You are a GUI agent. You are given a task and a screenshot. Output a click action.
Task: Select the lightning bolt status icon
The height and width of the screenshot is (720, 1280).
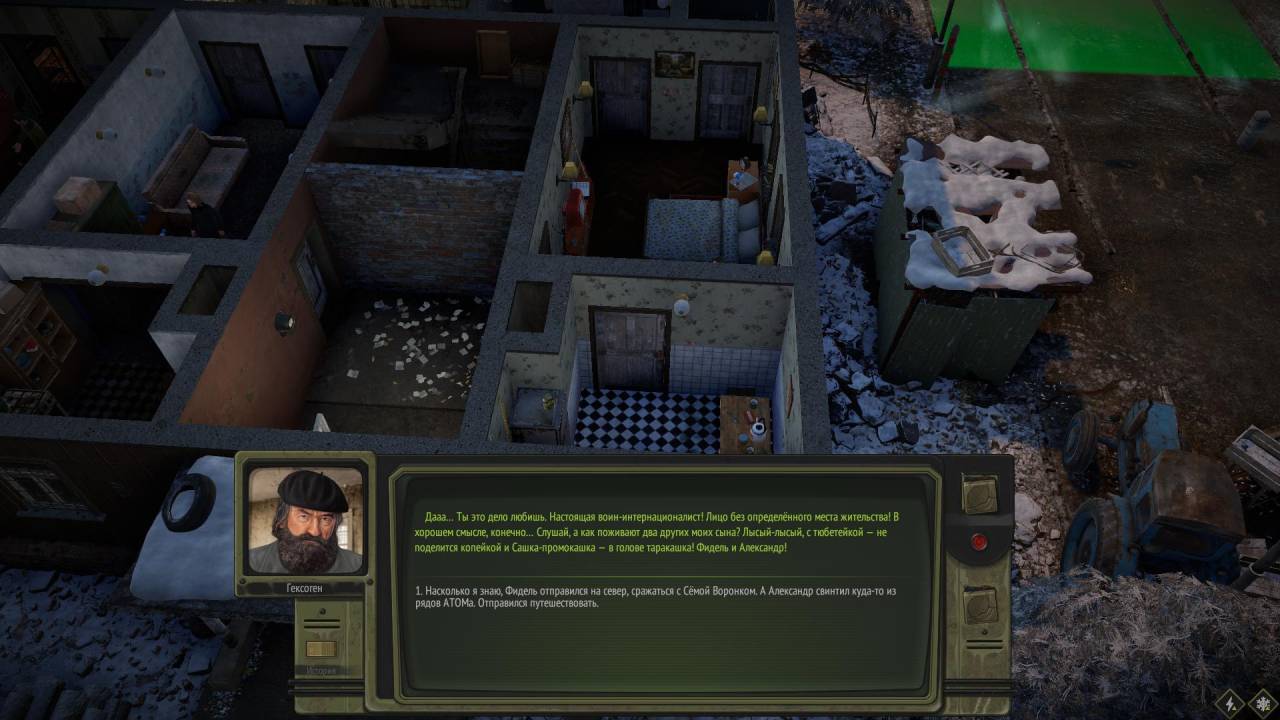click(1230, 701)
